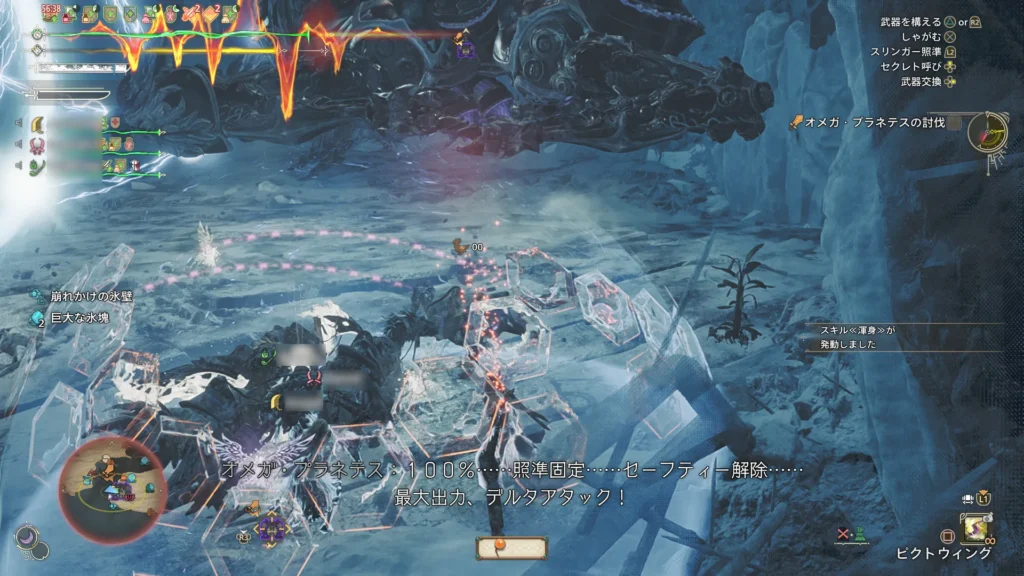Select 巨大な氷塊 in the environment list

pos(82,318)
